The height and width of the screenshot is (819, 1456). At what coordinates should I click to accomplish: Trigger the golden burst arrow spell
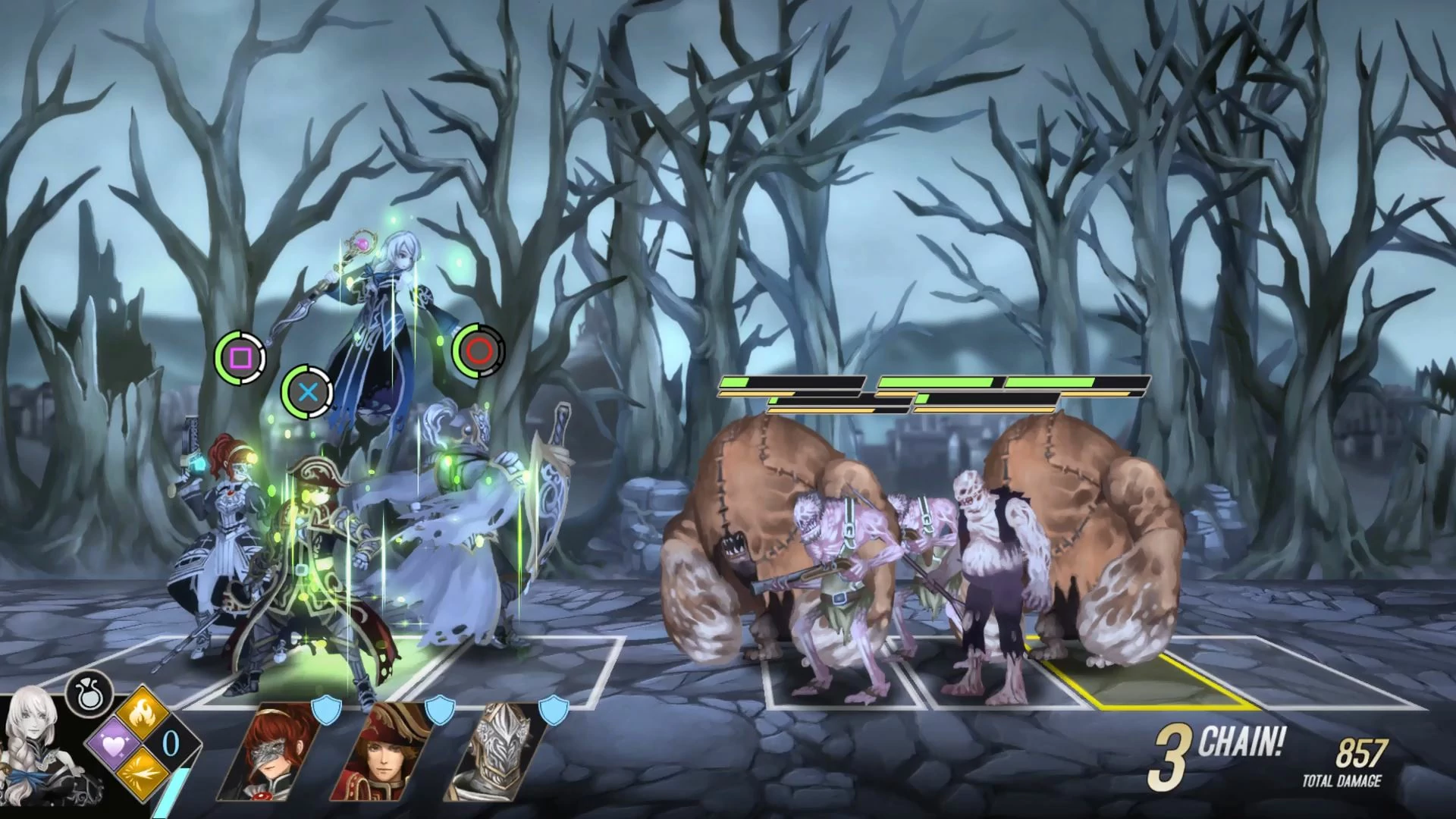click(x=144, y=773)
